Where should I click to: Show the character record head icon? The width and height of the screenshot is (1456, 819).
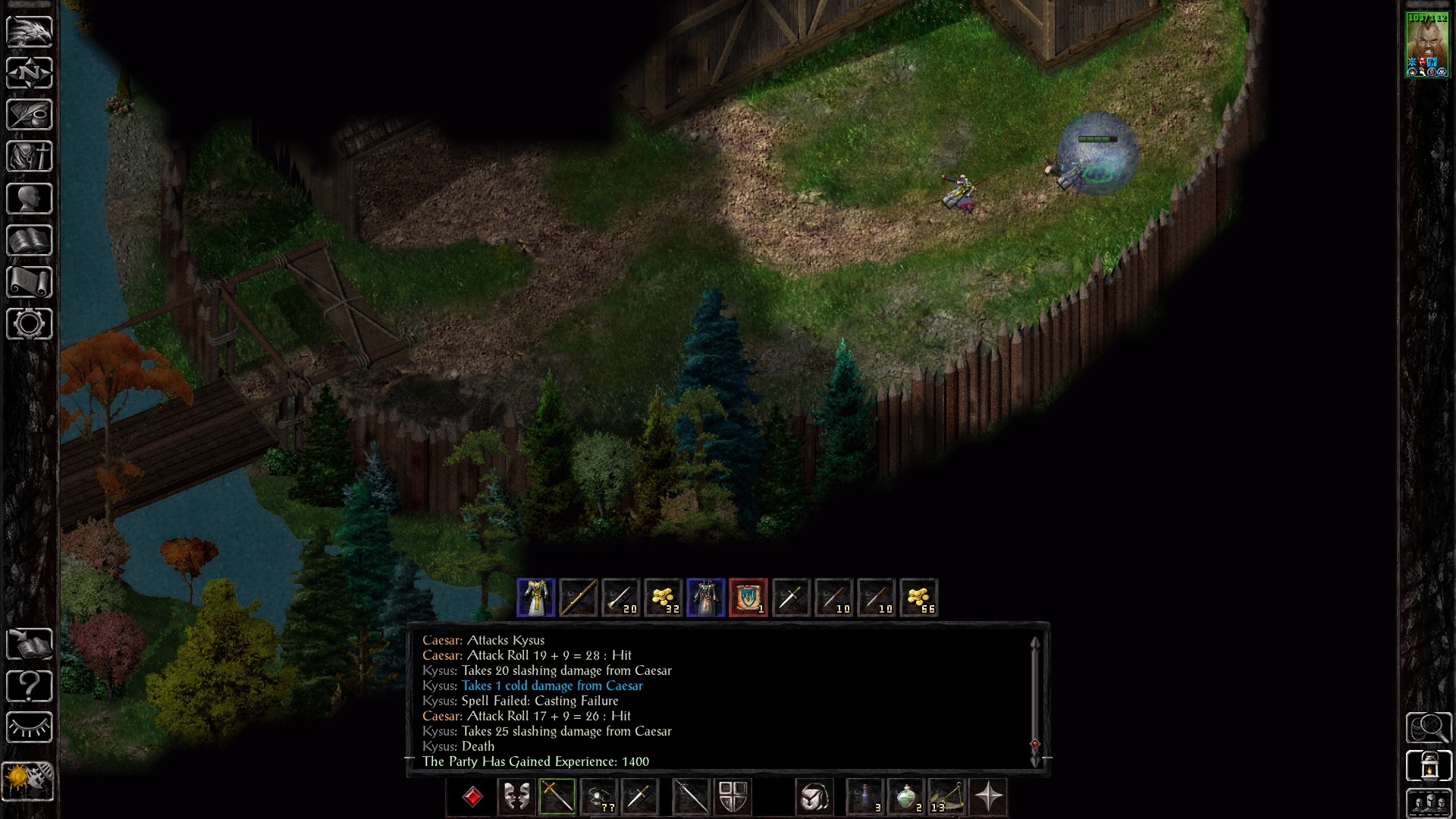tap(30, 199)
